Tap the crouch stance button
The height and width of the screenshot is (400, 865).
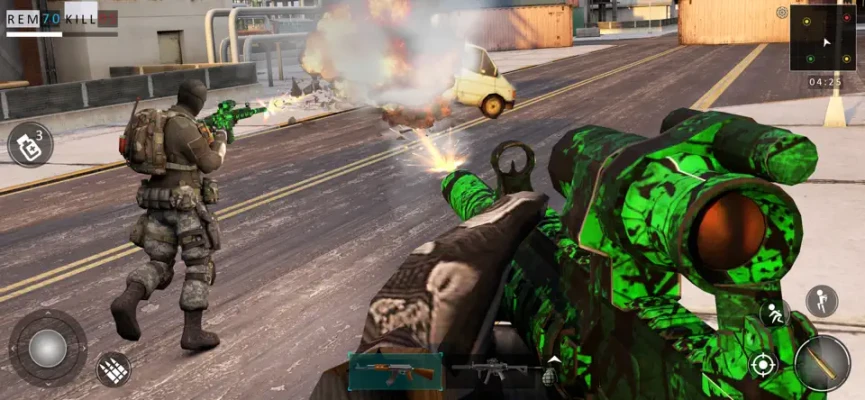[x=821, y=300]
